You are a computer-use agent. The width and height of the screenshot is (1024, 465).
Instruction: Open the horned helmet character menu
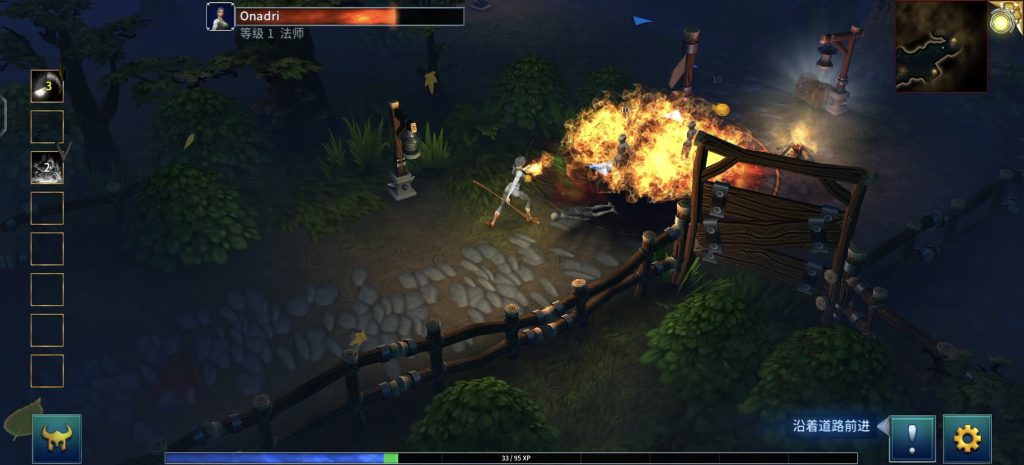click(x=56, y=438)
